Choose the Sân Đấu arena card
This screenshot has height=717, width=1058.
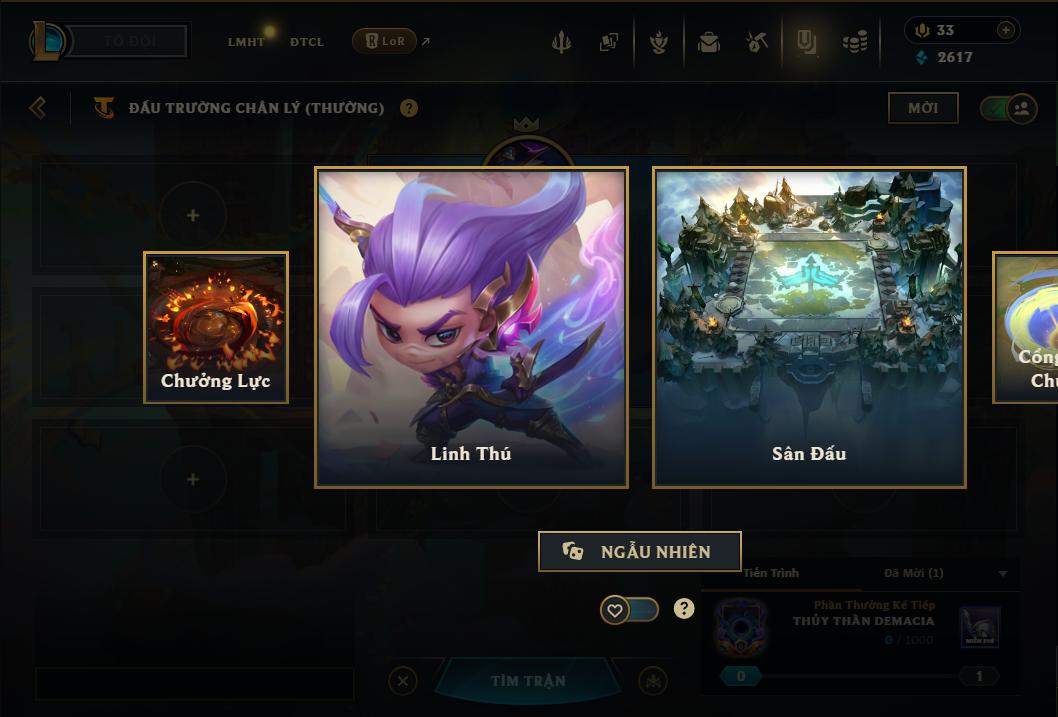[x=809, y=327]
